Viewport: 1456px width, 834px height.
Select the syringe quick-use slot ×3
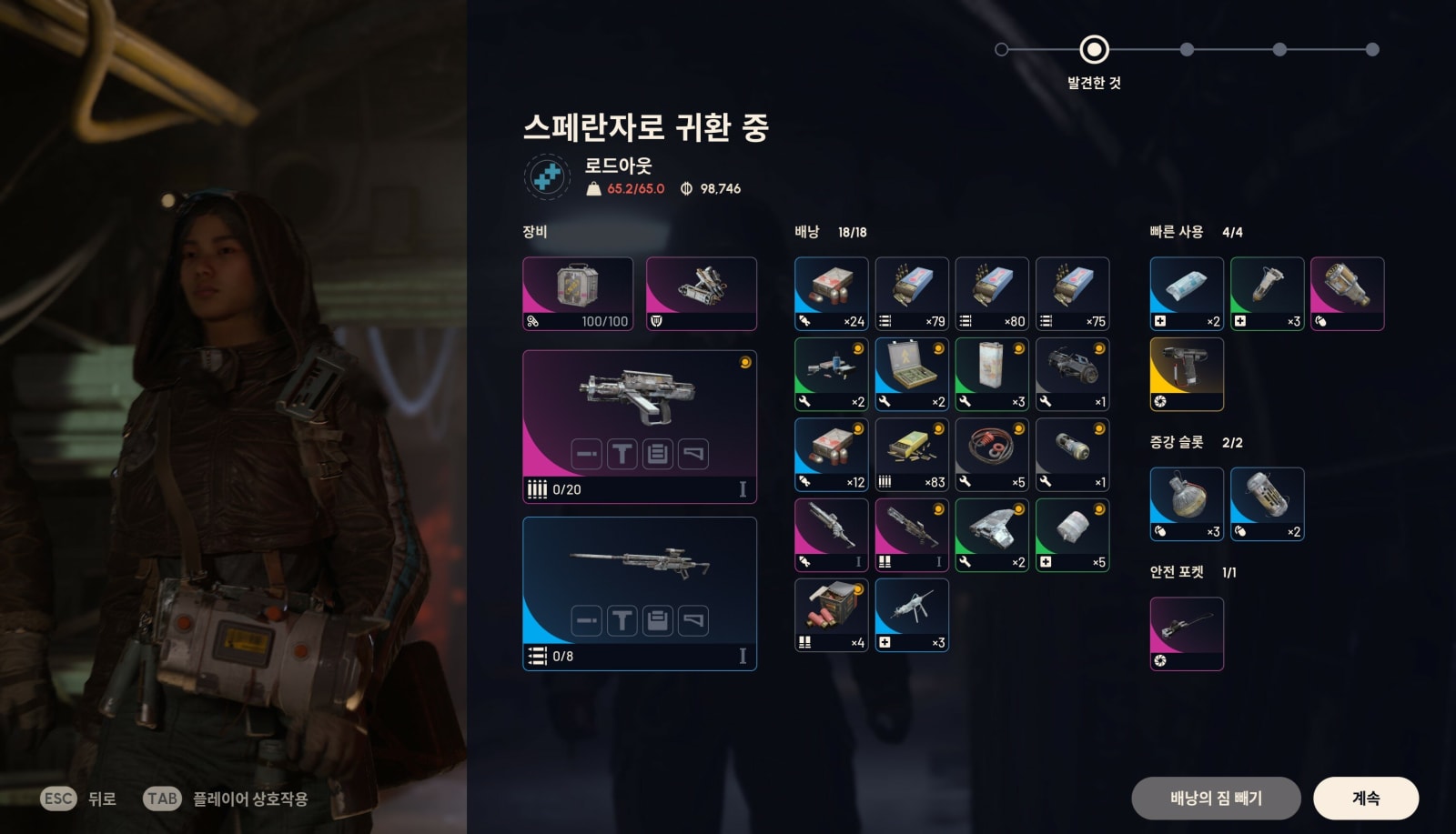tap(1267, 293)
